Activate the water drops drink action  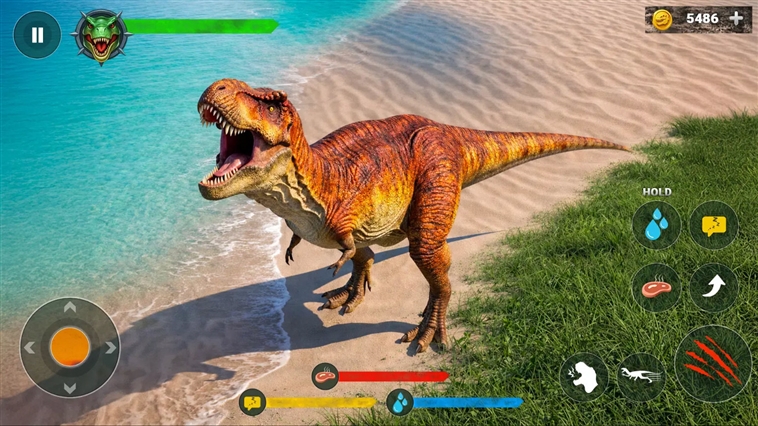[656, 225]
